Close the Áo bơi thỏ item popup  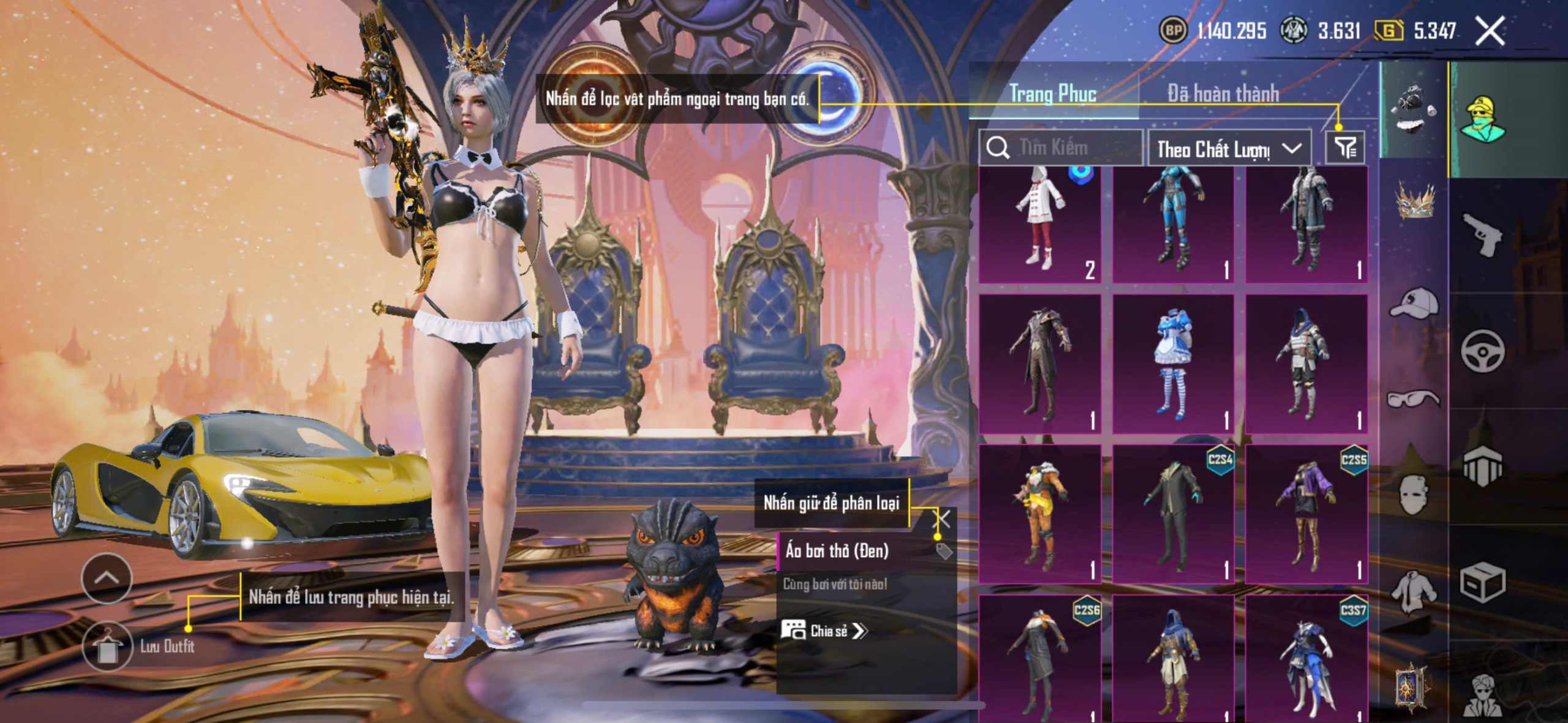(x=942, y=520)
